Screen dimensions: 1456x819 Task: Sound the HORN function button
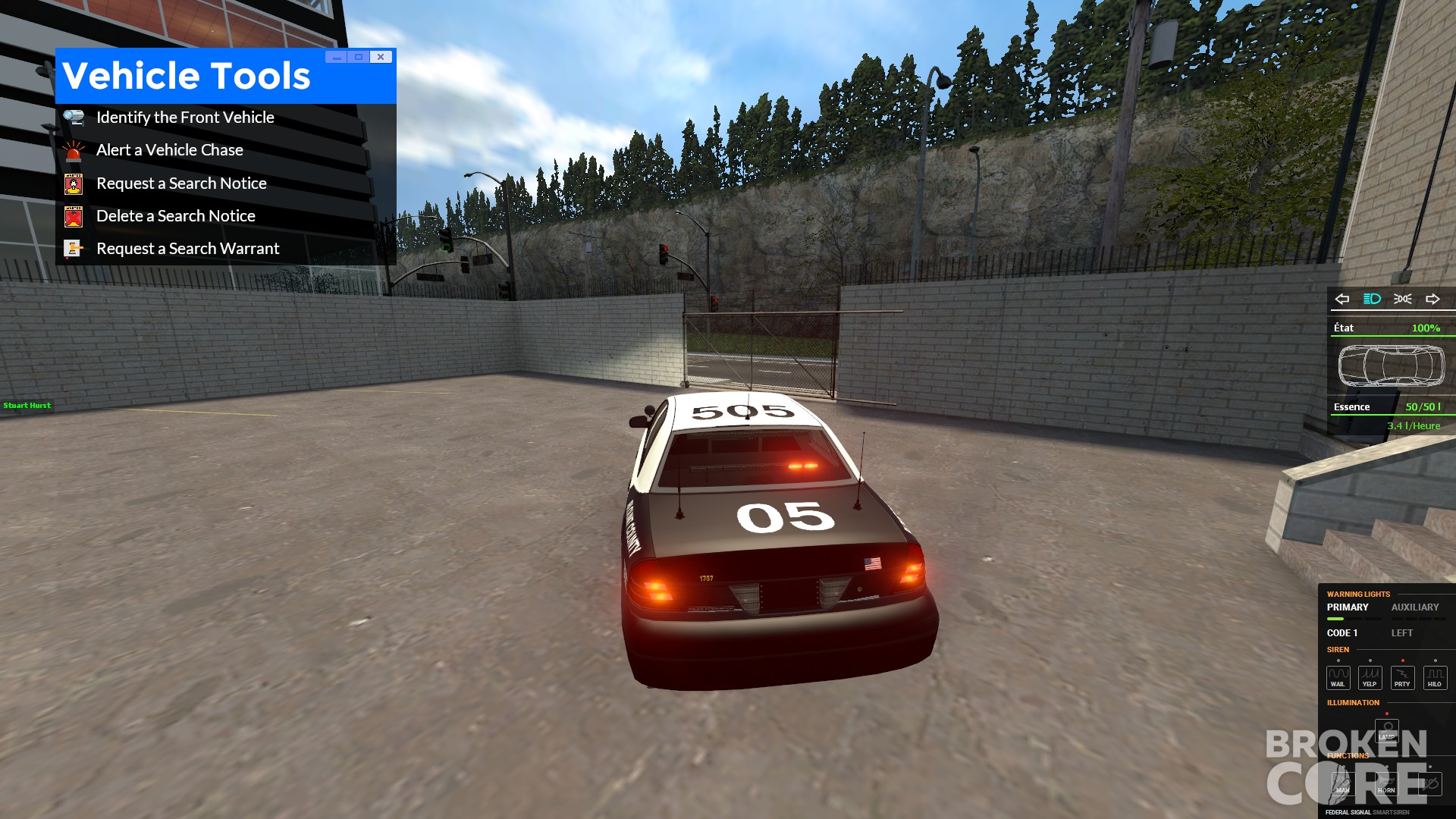pos(1386,784)
